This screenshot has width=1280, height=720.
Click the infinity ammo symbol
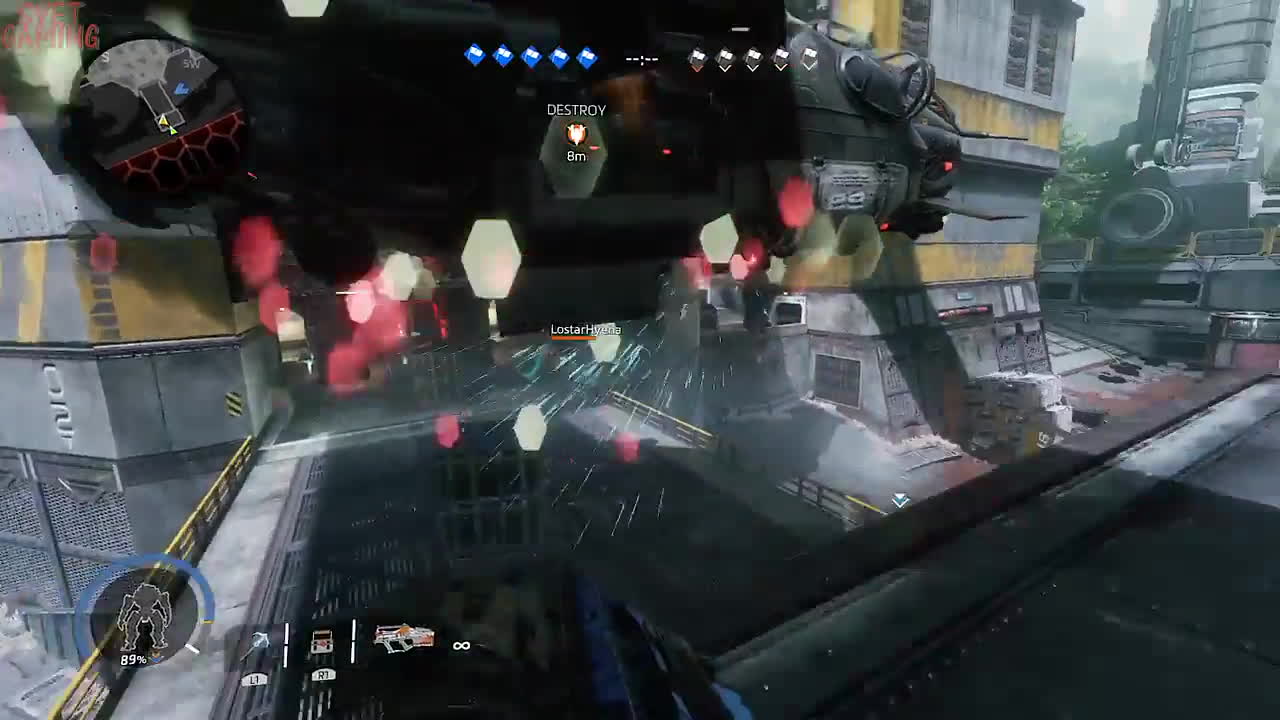tap(460, 647)
